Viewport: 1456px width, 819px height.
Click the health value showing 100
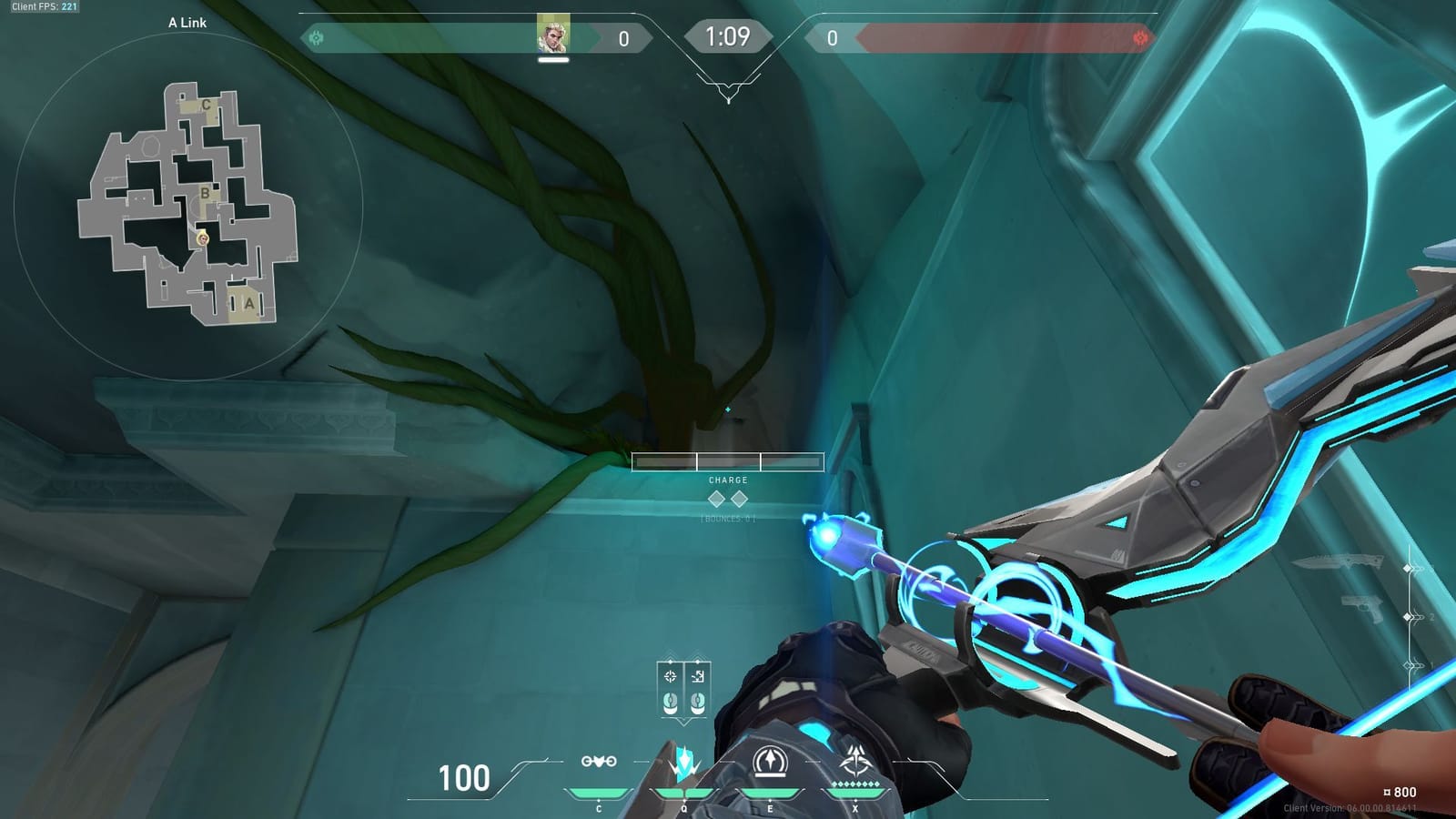click(466, 777)
